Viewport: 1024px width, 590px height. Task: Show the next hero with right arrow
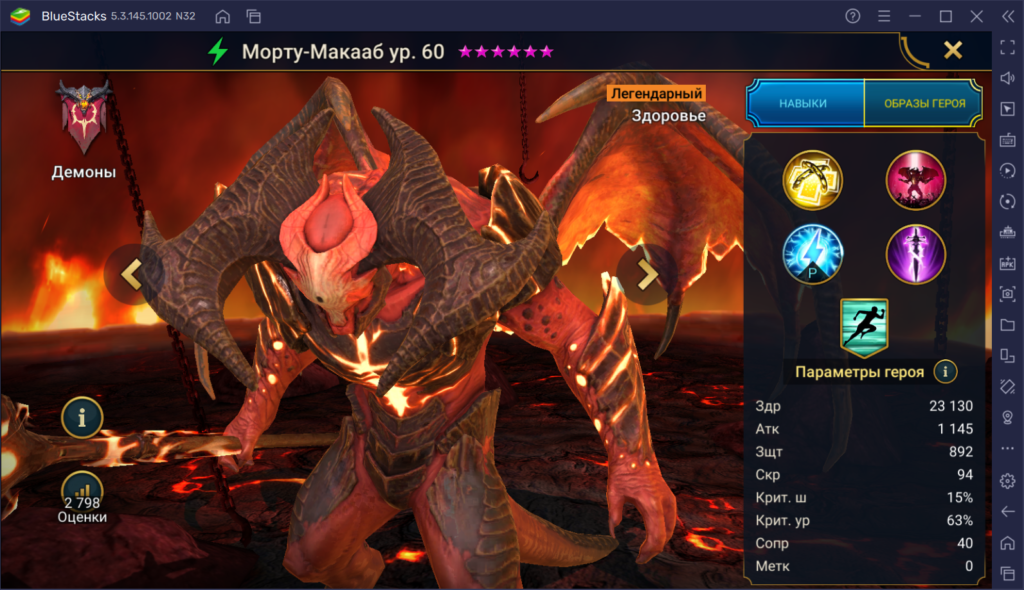pyautogui.click(x=647, y=273)
